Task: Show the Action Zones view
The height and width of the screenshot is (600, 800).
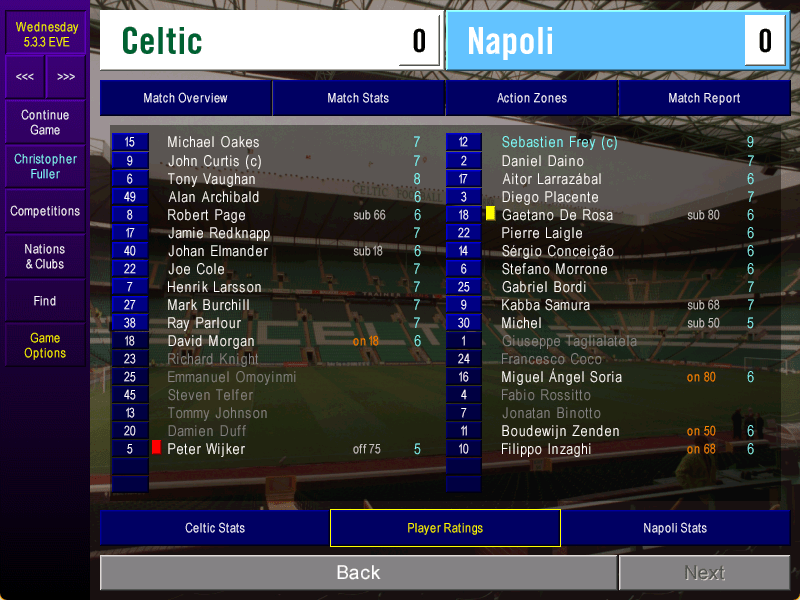Action: point(531,98)
